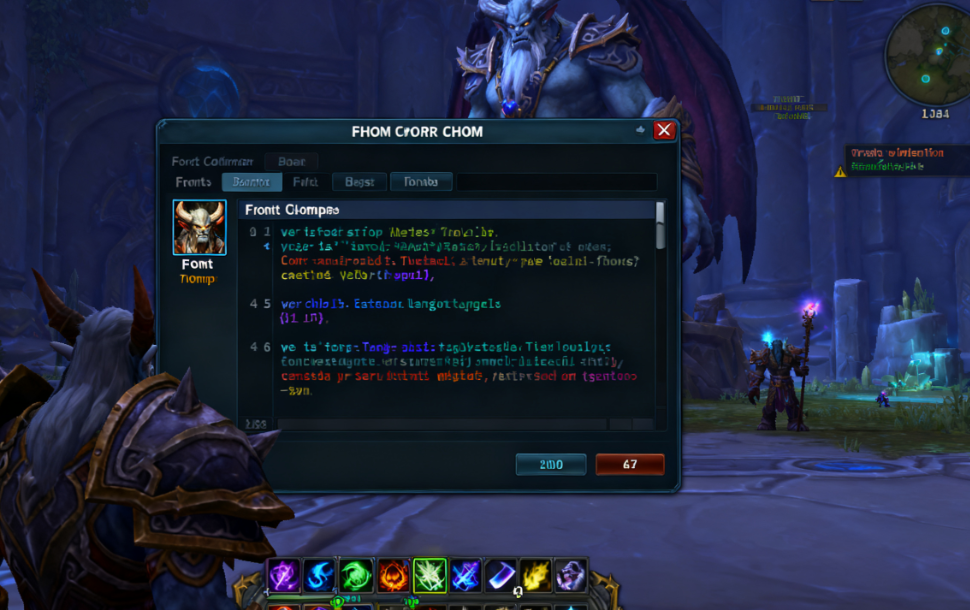Activate the orange fire skull ability
The height and width of the screenshot is (610, 970).
393,575
